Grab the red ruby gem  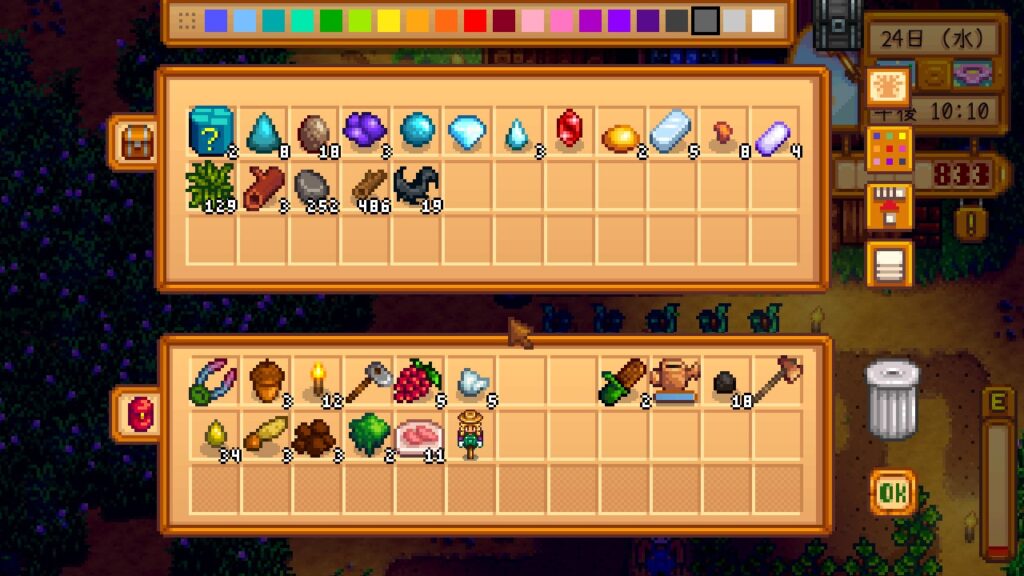[568, 129]
